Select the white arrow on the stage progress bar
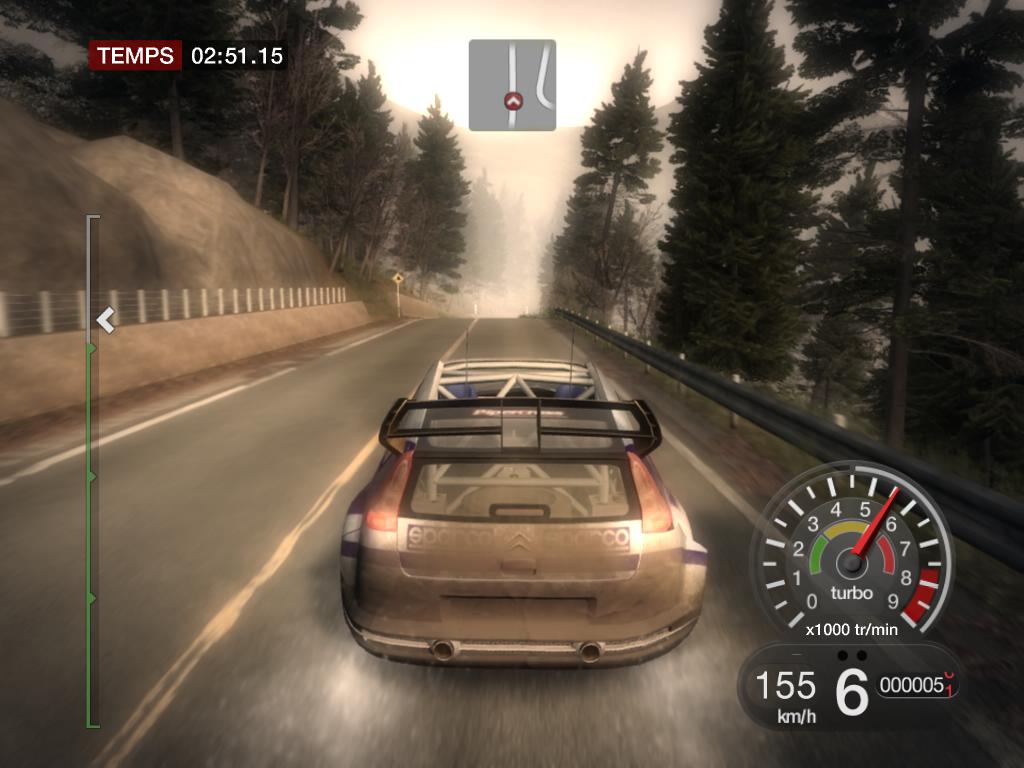 (x=105, y=320)
